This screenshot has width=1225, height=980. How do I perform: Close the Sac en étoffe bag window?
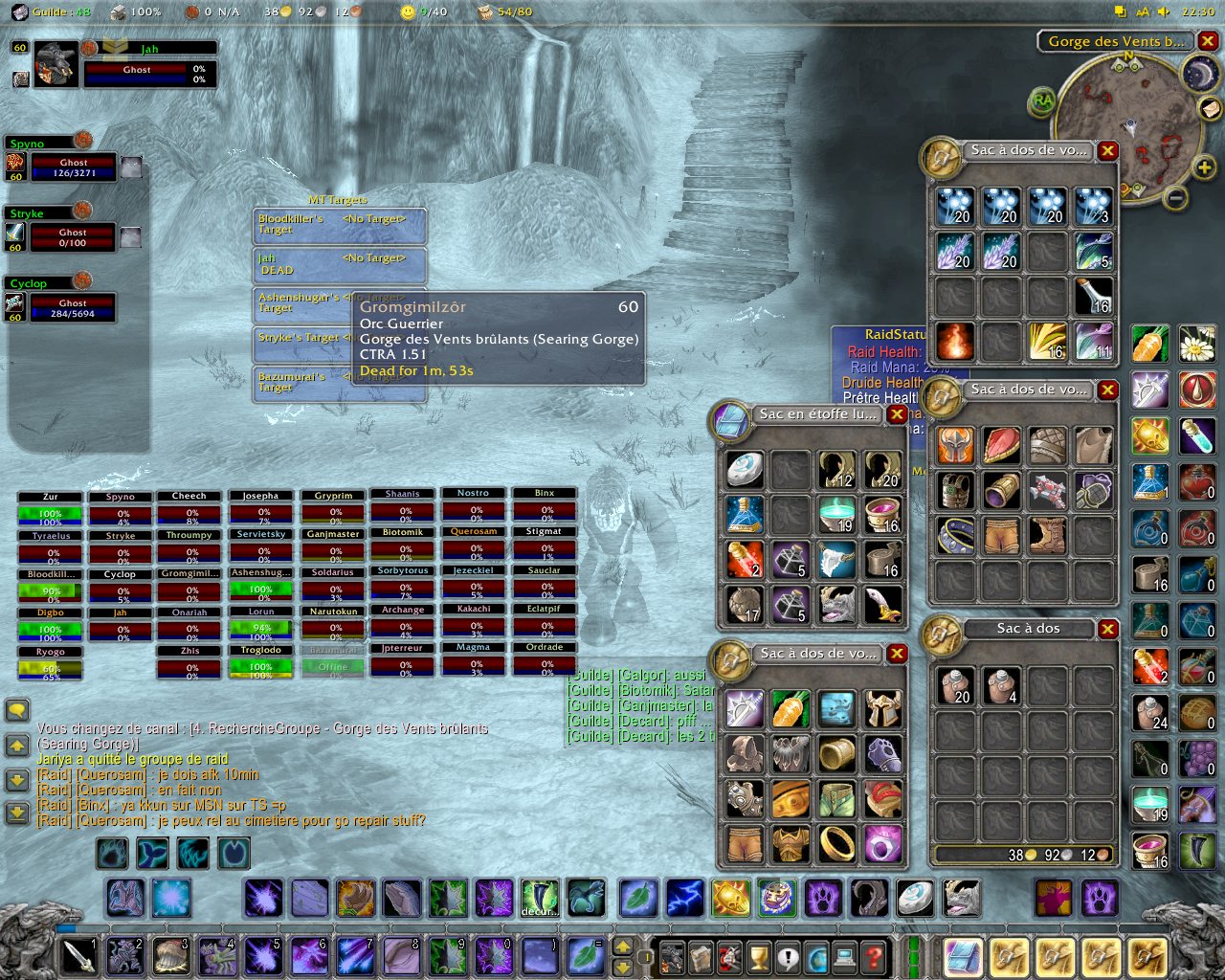tap(897, 414)
